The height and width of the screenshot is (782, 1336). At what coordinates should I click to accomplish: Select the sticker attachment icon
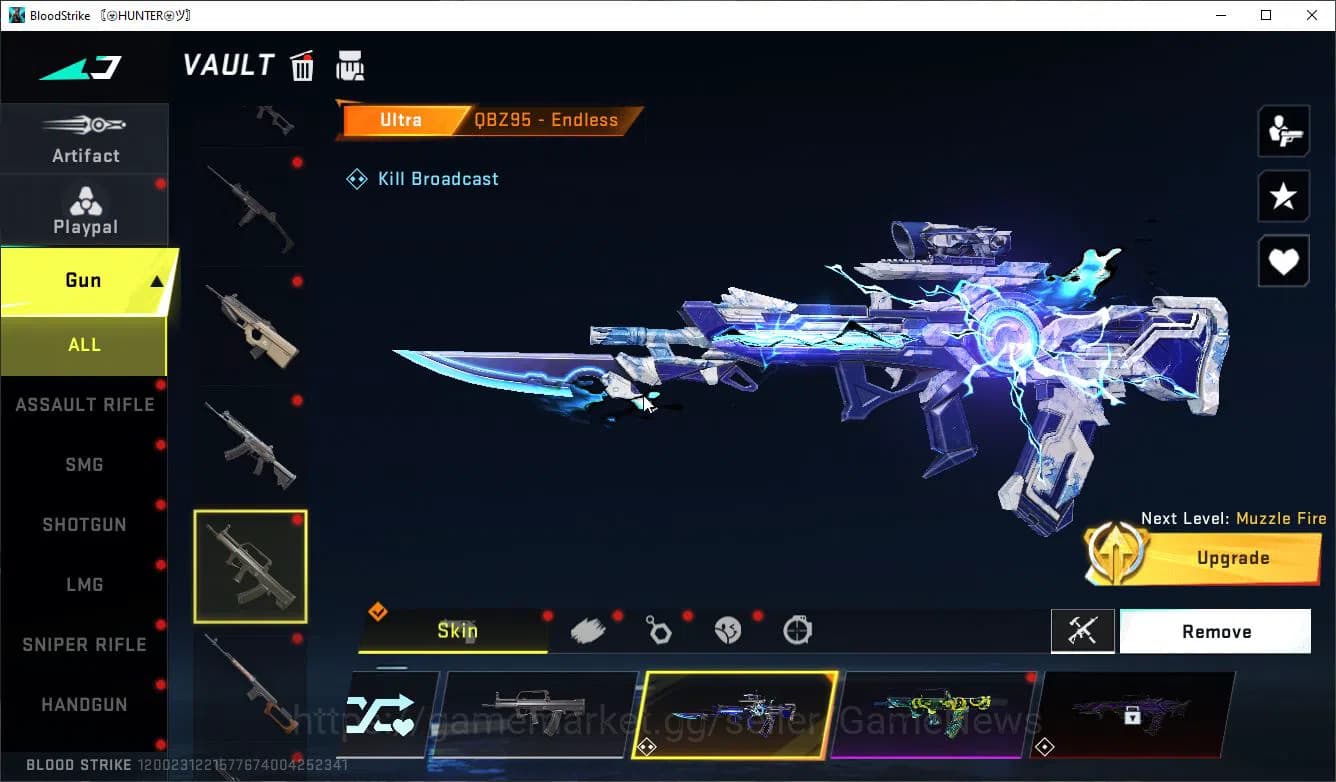click(729, 629)
